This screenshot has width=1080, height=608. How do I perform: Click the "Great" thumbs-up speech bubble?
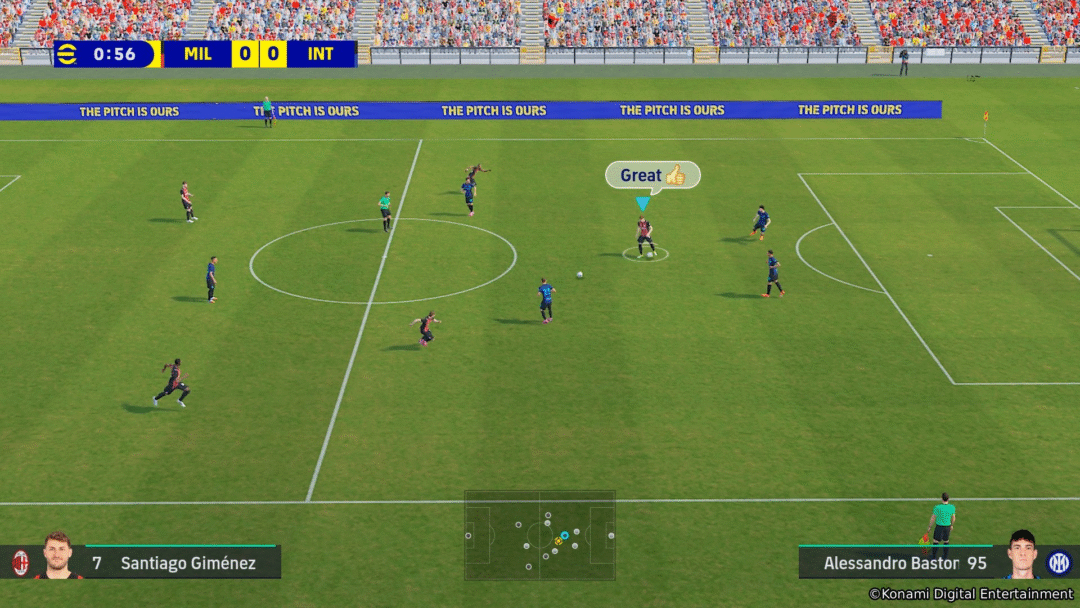652,175
